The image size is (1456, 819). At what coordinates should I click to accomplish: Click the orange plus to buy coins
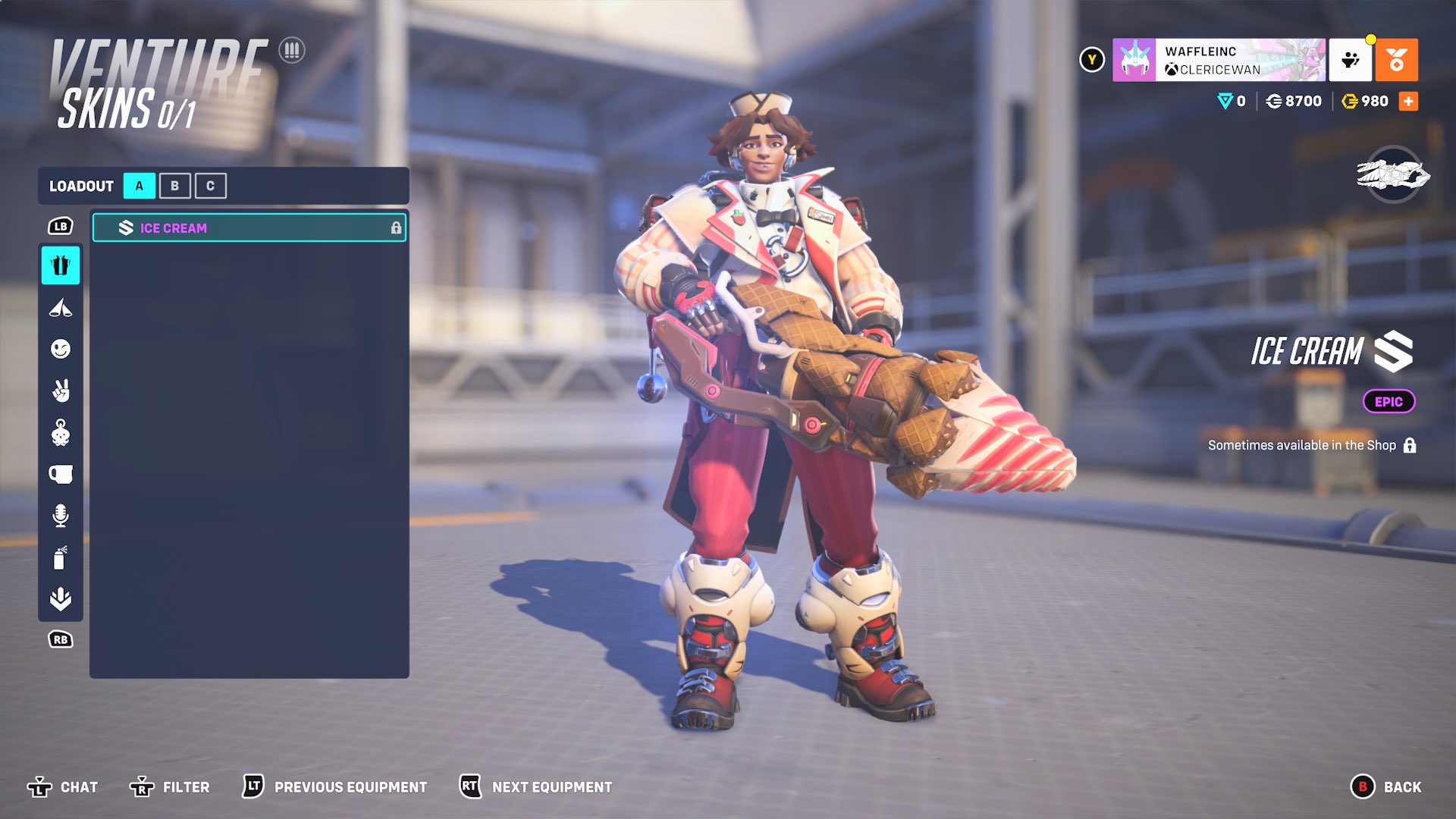click(1408, 102)
